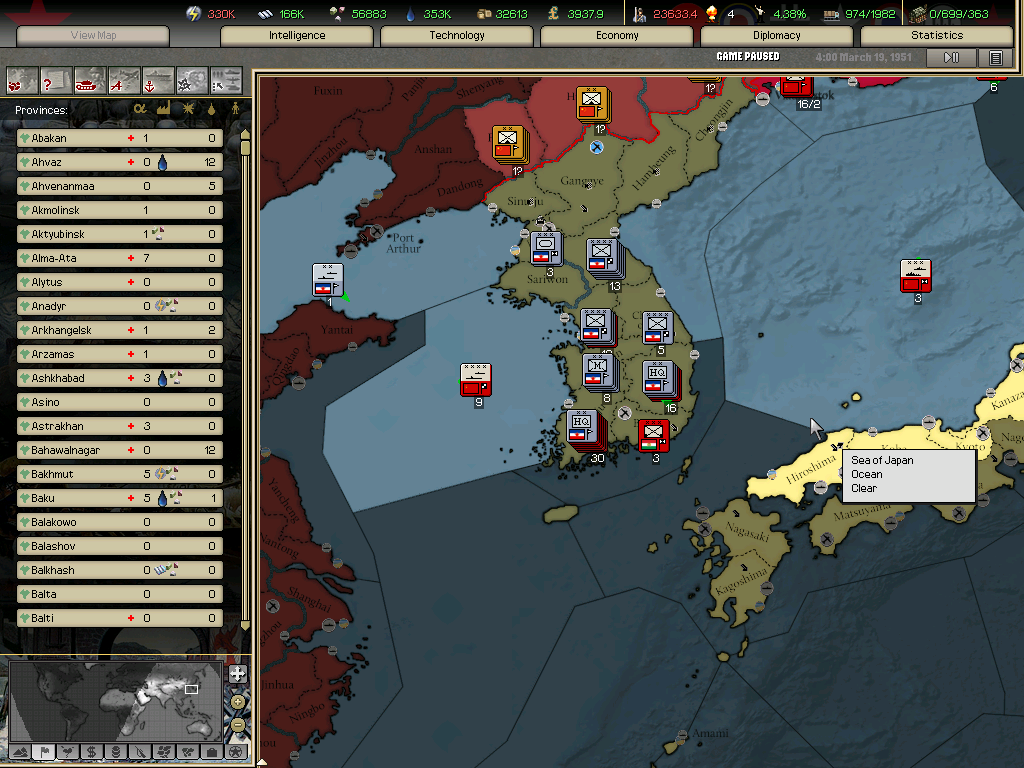This screenshot has width=1024, height=768.
Task: Click the world minimap
Action: pos(115,698)
